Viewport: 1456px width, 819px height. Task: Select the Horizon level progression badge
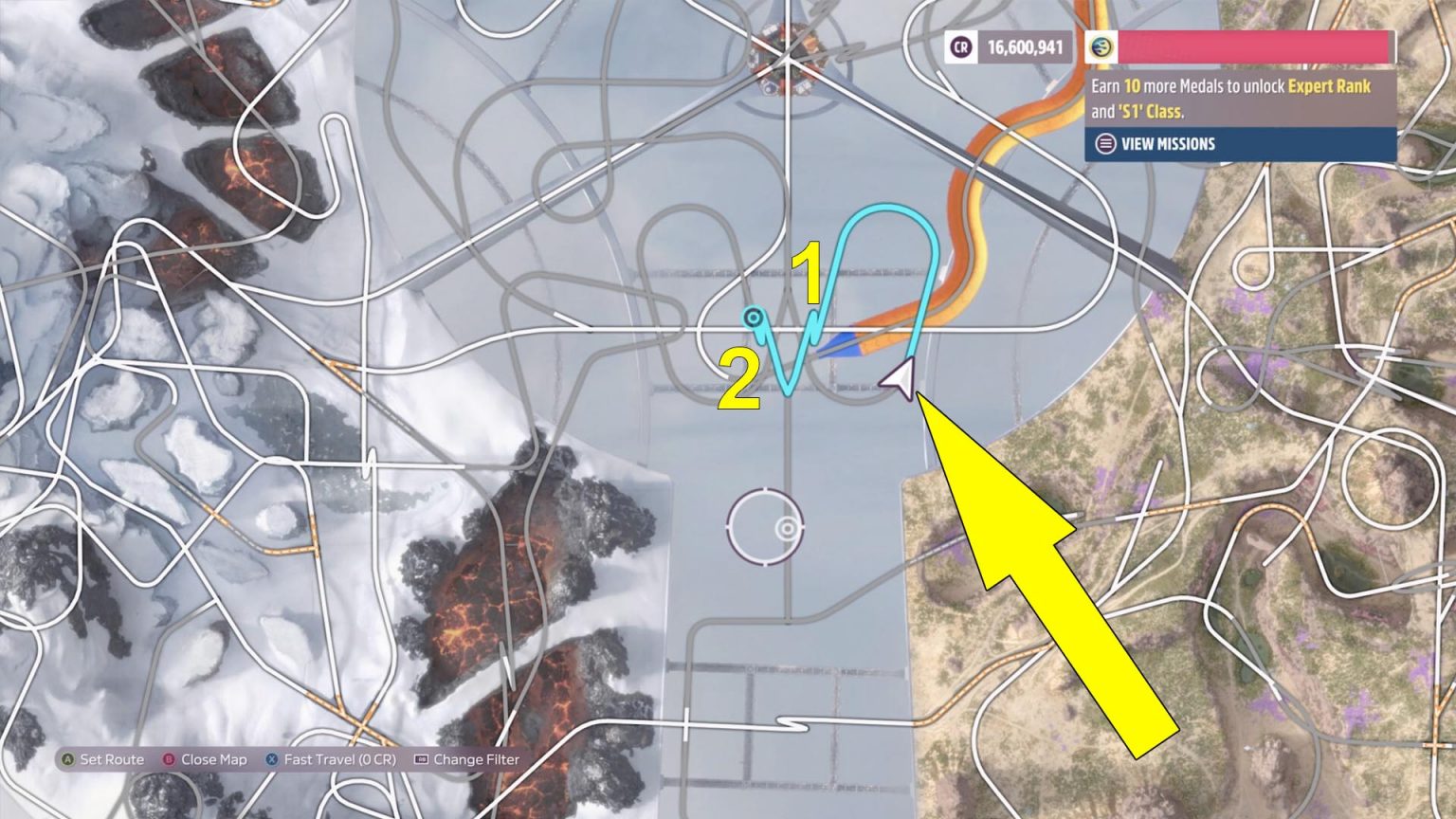[x=1101, y=45]
